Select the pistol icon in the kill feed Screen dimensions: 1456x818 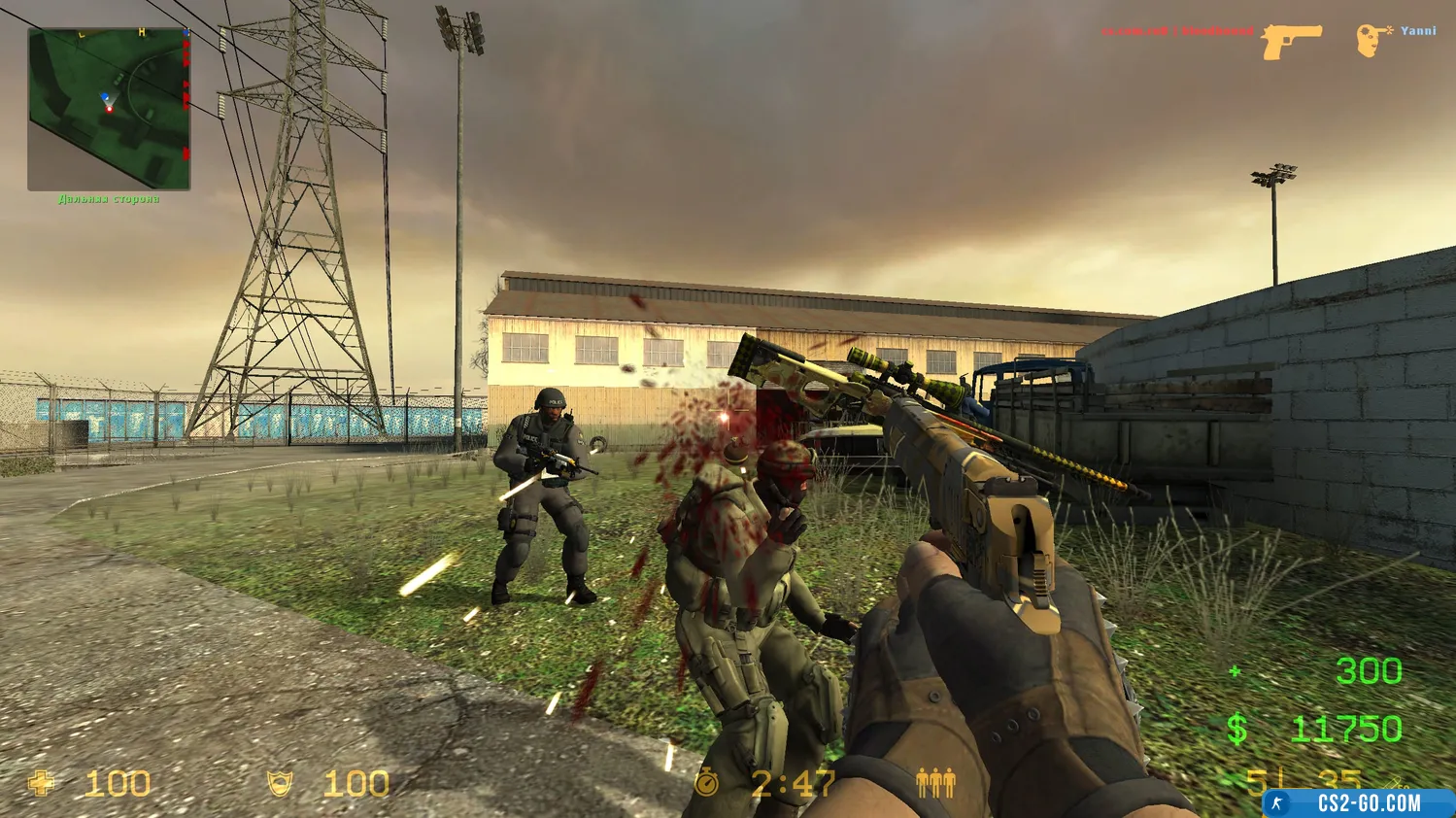[1291, 42]
